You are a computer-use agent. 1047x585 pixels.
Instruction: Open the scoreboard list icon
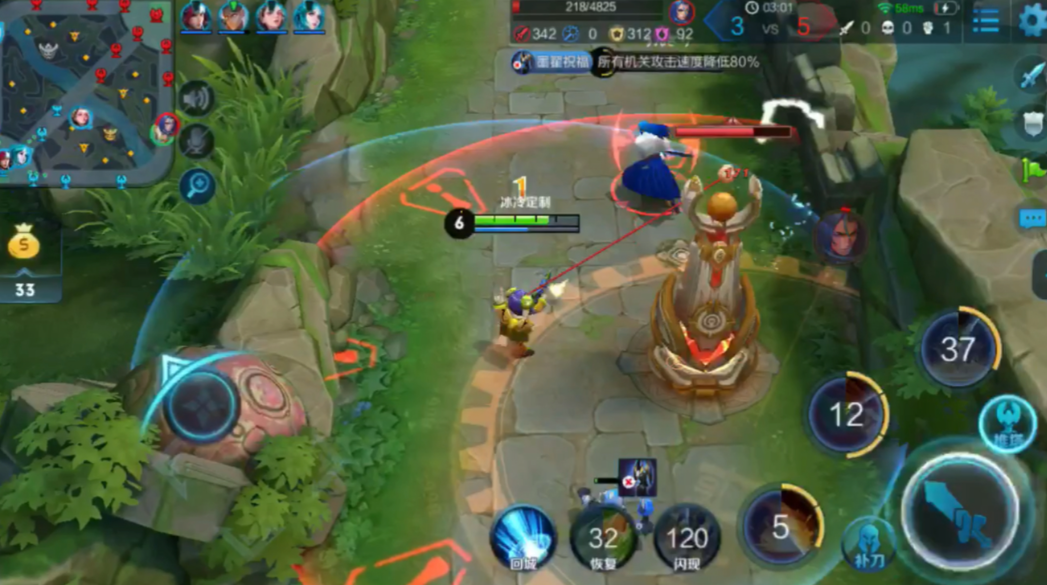pyautogui.click(x=985, y=20)
